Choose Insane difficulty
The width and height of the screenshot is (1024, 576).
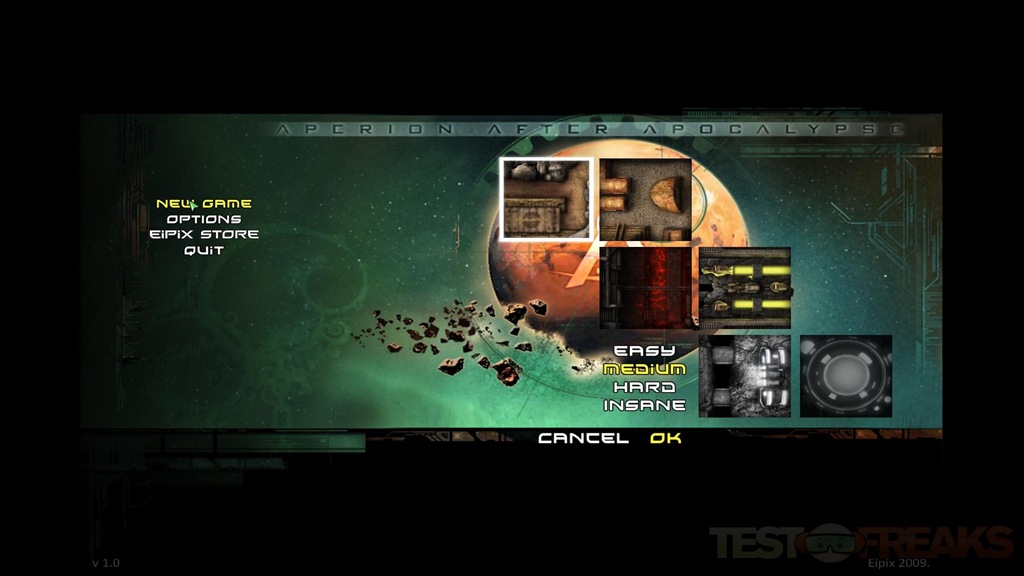[644, 405]
